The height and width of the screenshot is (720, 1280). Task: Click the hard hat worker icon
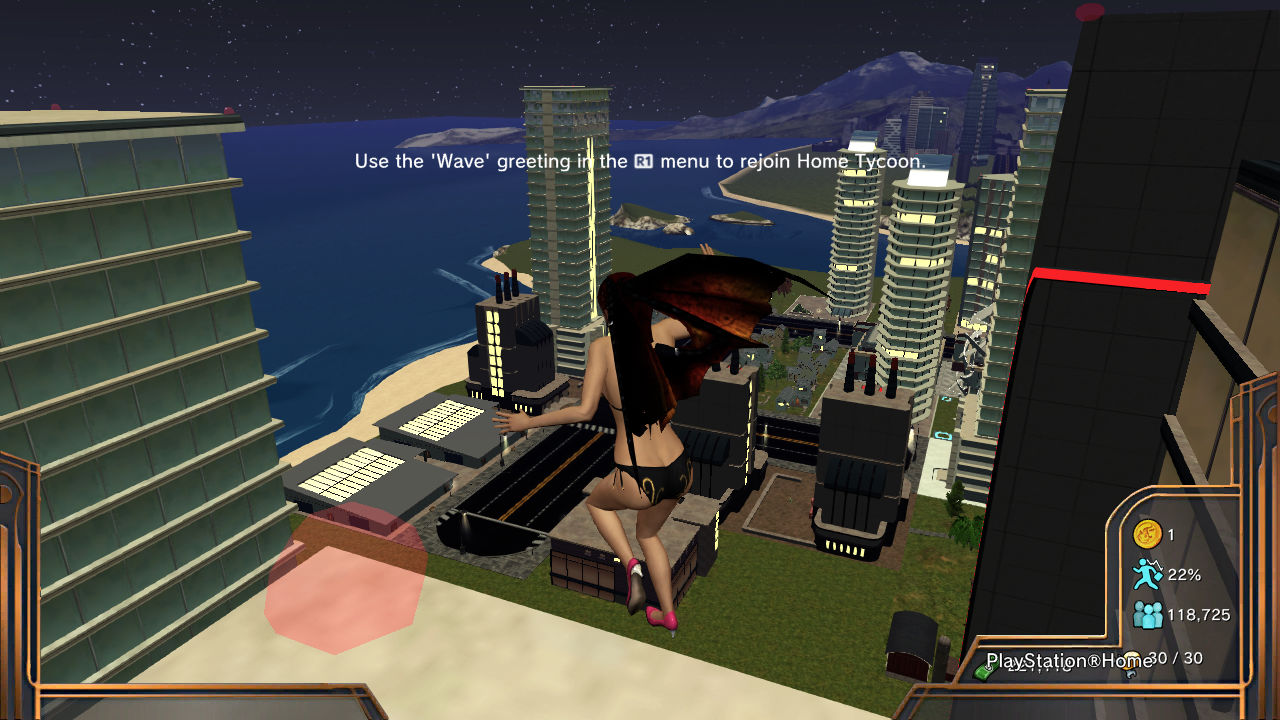pos(1132,664)
